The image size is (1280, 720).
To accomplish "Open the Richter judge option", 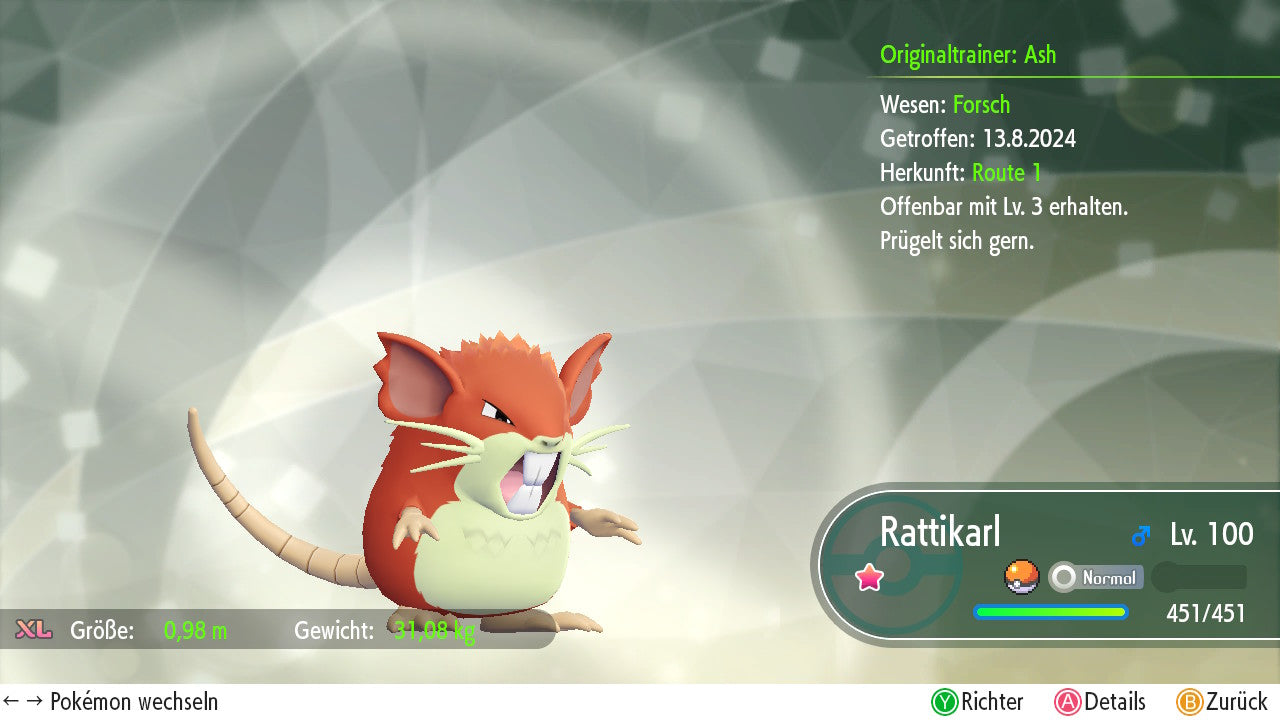I will coord(978,702).
